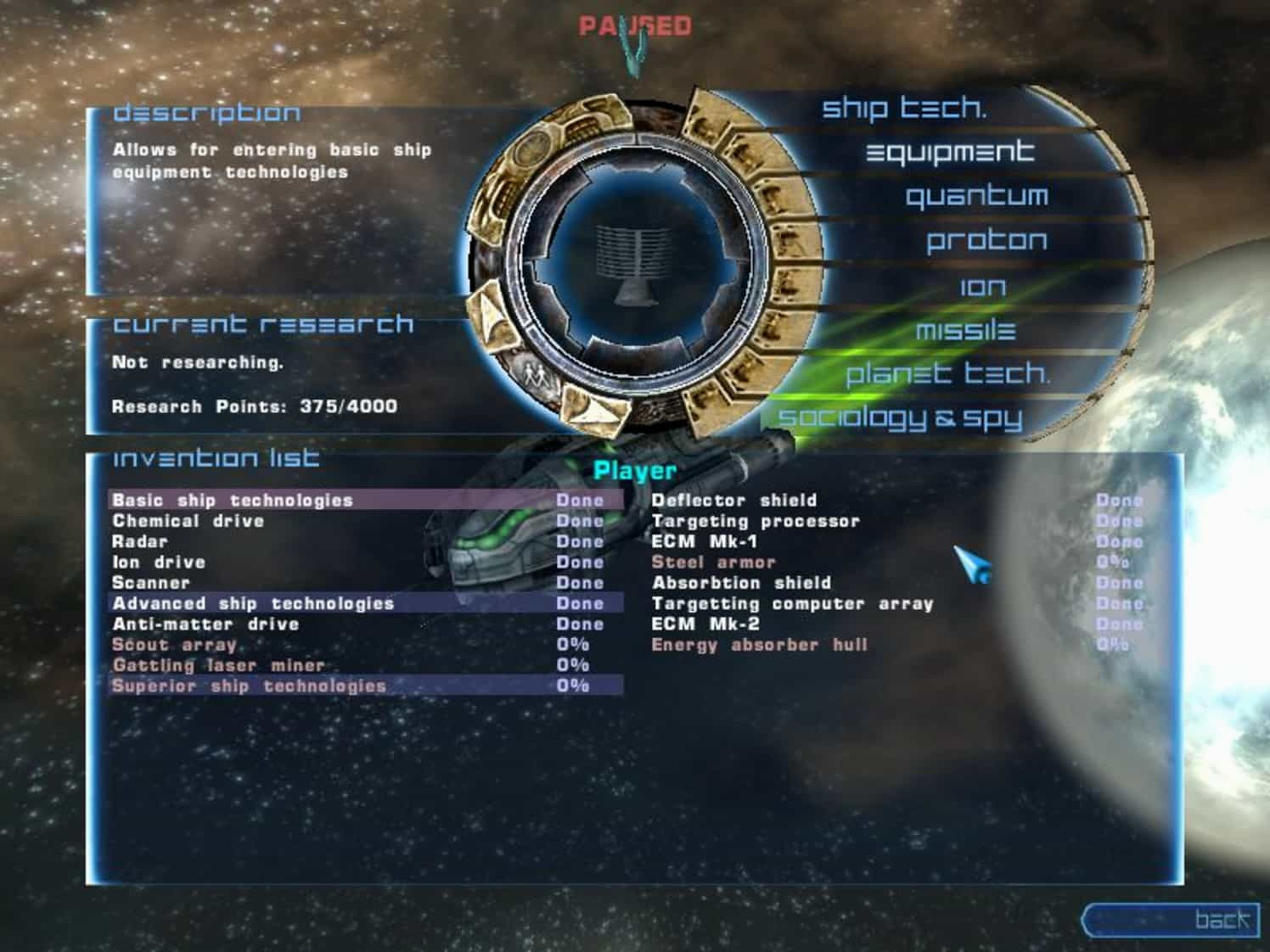Choose the Targetting computer array entry

pos(791,603)
